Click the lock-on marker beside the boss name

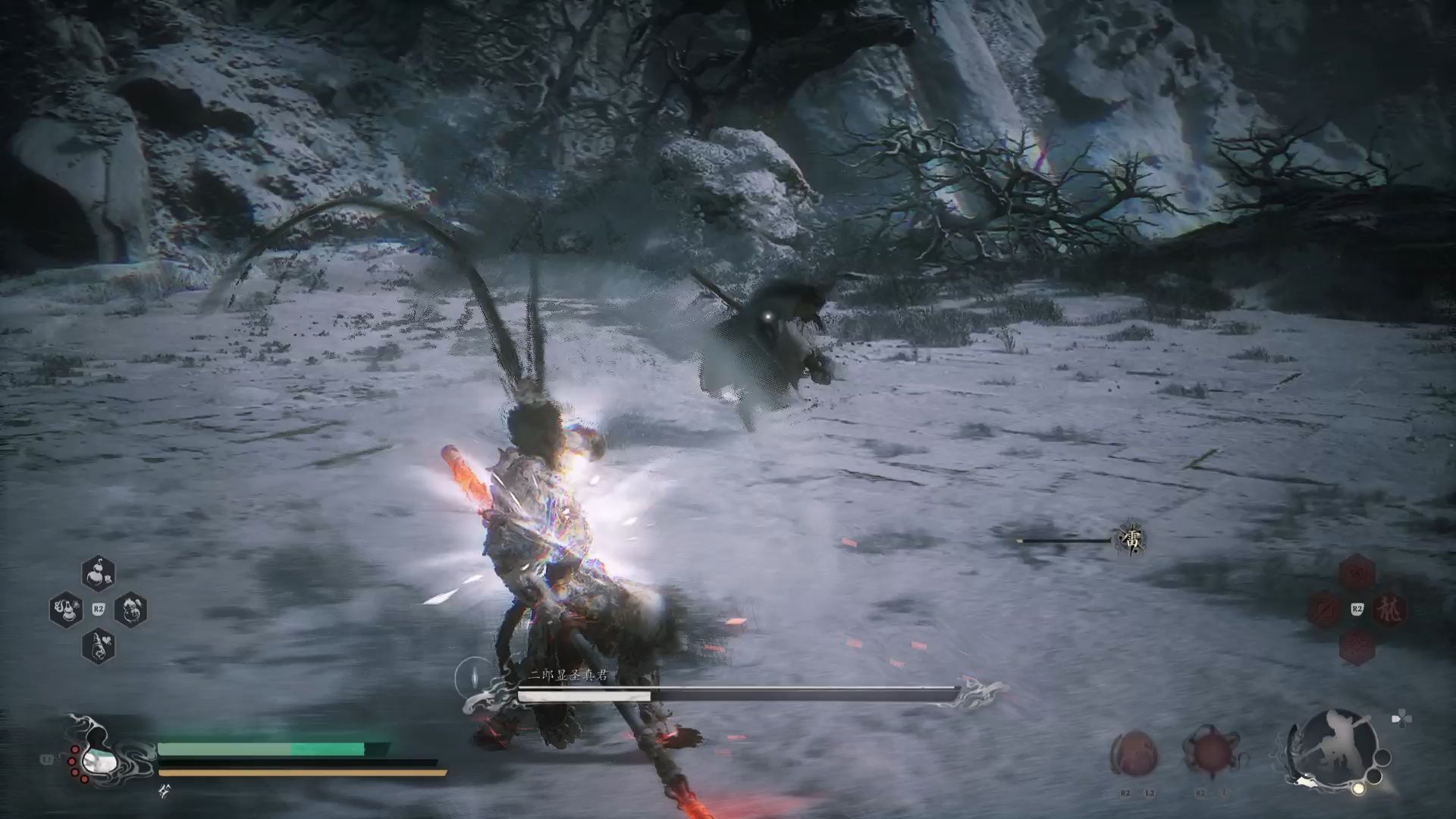[x=473, y=676]
